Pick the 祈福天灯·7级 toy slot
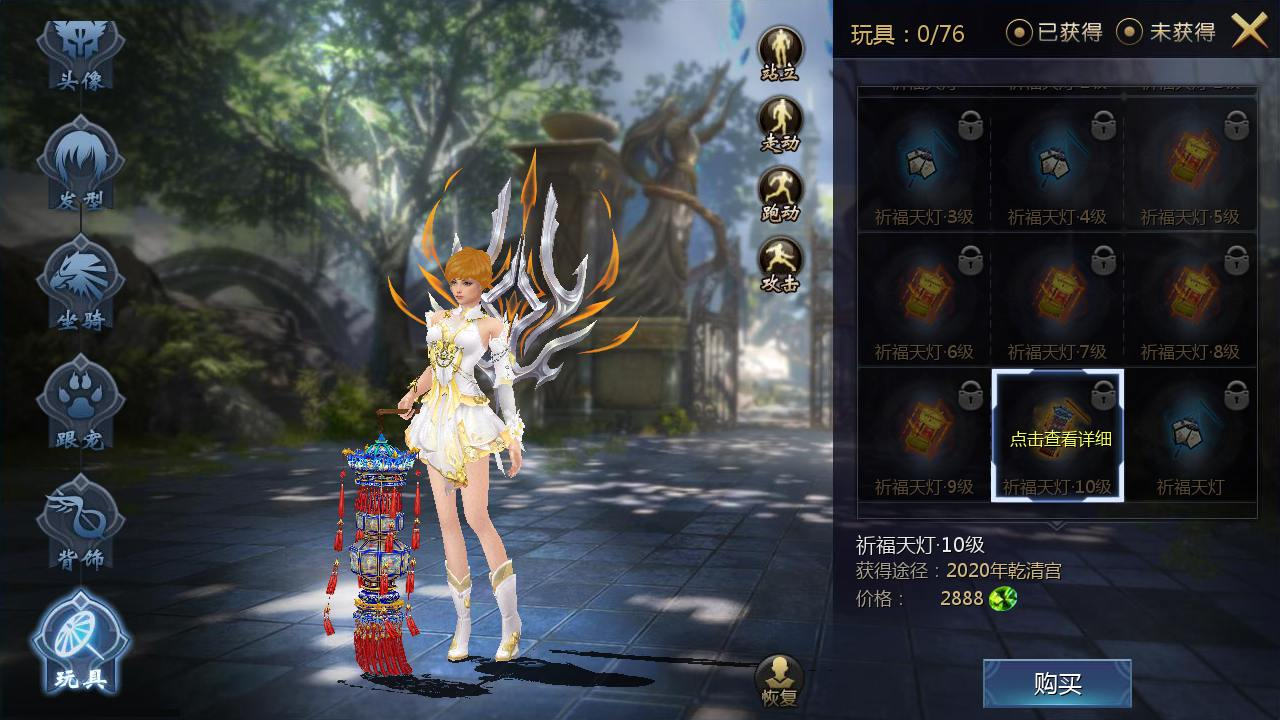The height and width of the screenshot is (720, 1280). click(1057, 300)
